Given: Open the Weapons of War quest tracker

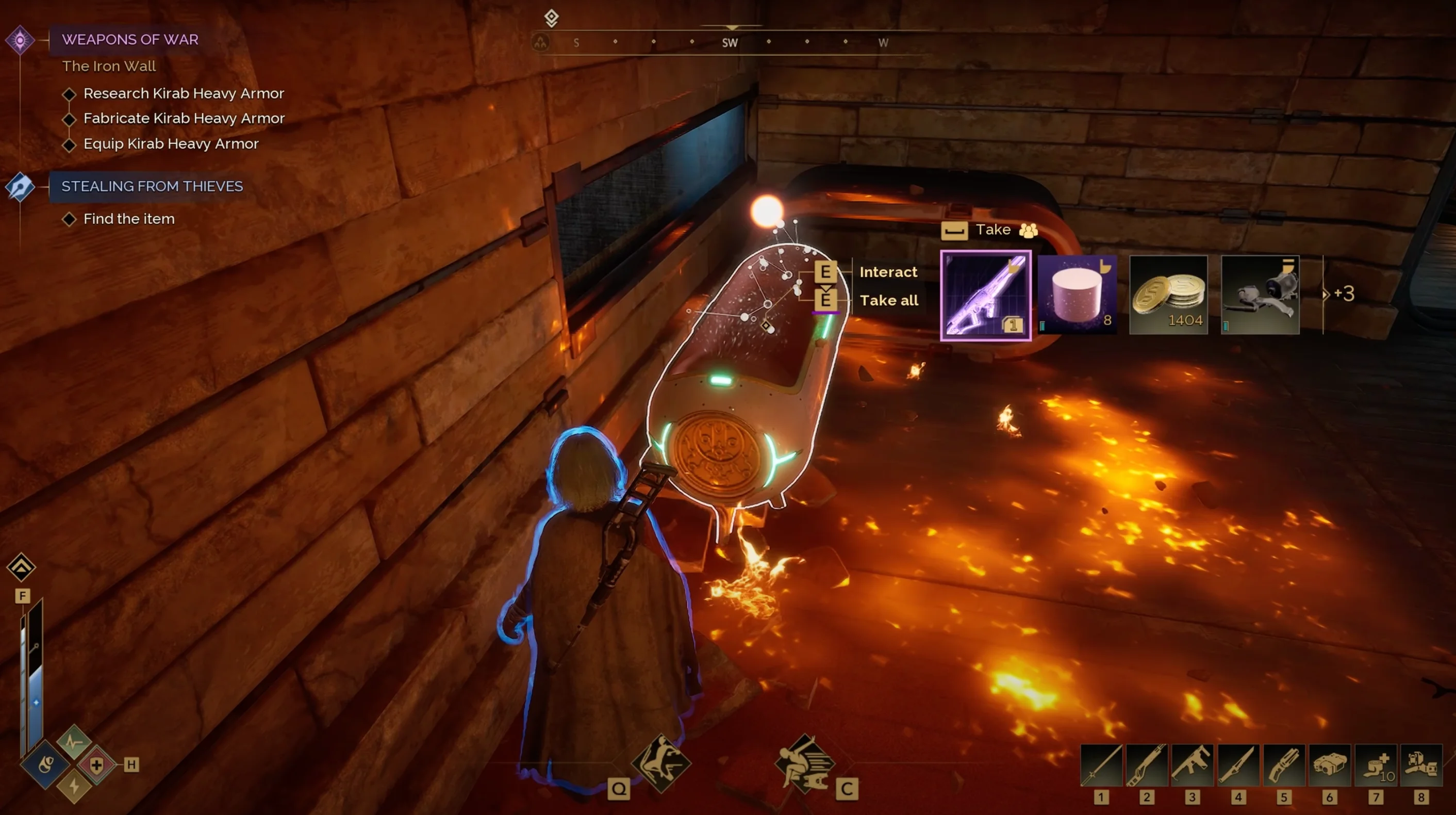Looking at the screenshot, I should click(130, 40).
